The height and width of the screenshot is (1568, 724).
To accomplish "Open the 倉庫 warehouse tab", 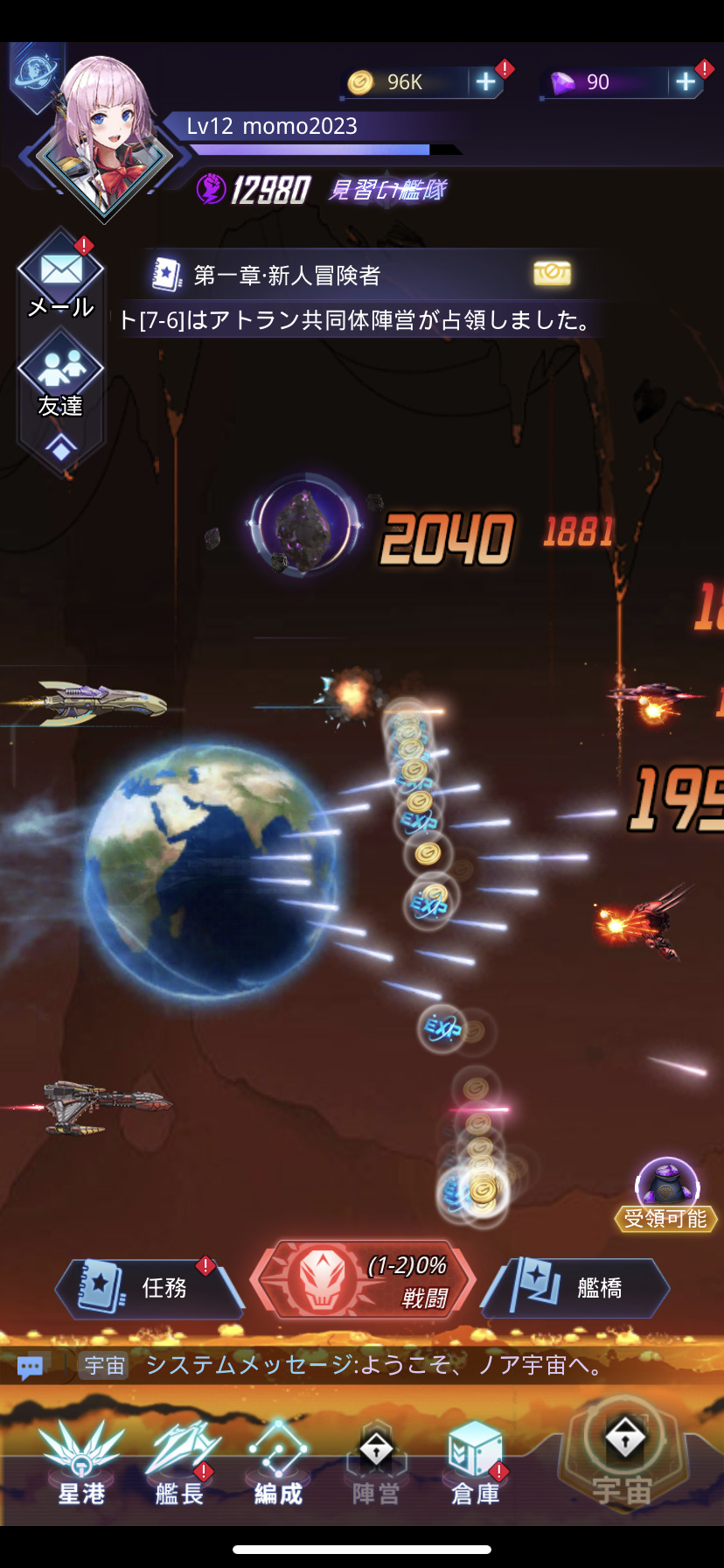I will point(475,1463).
